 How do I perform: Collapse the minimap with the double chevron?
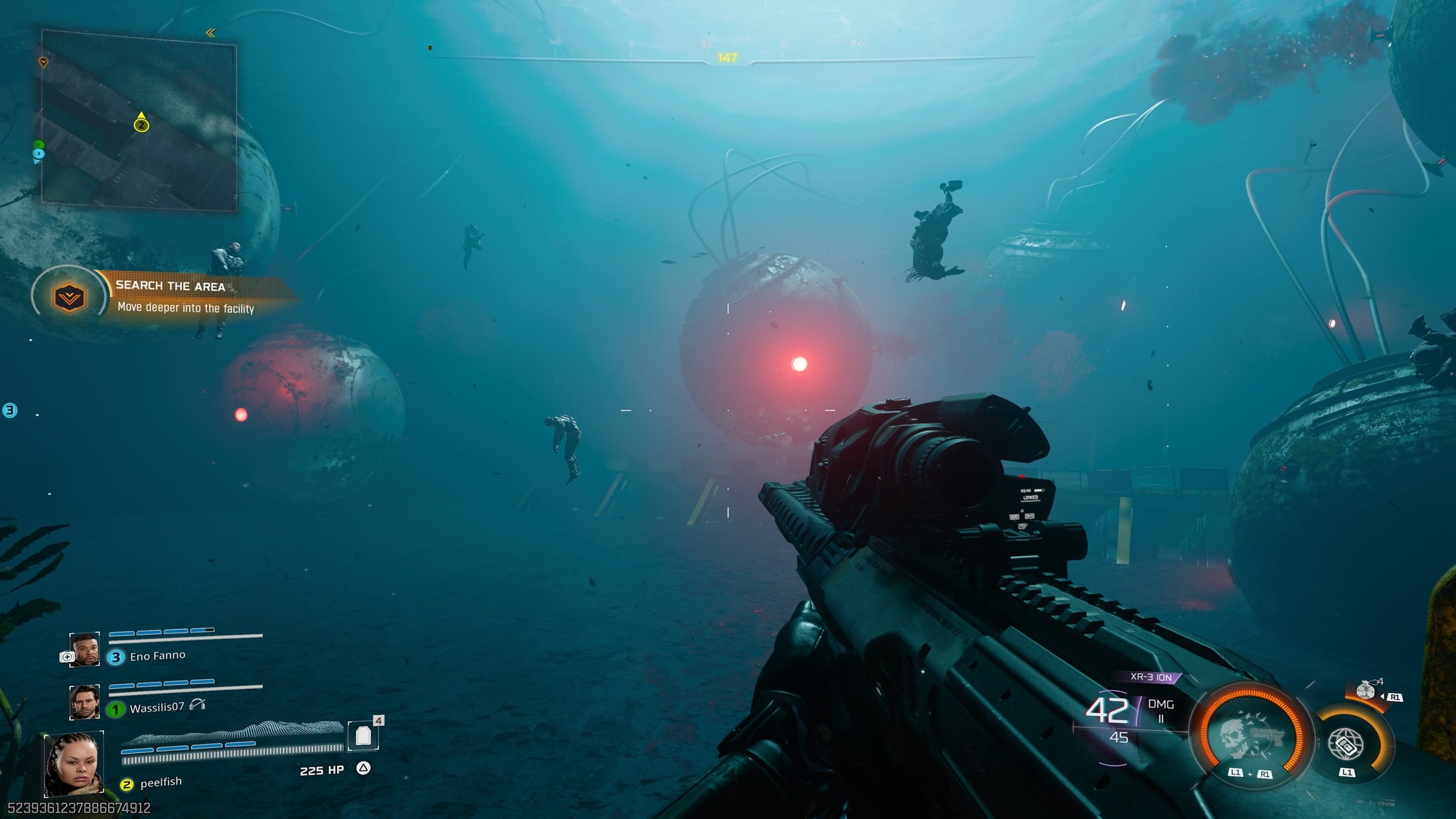(x=211, y=32)
